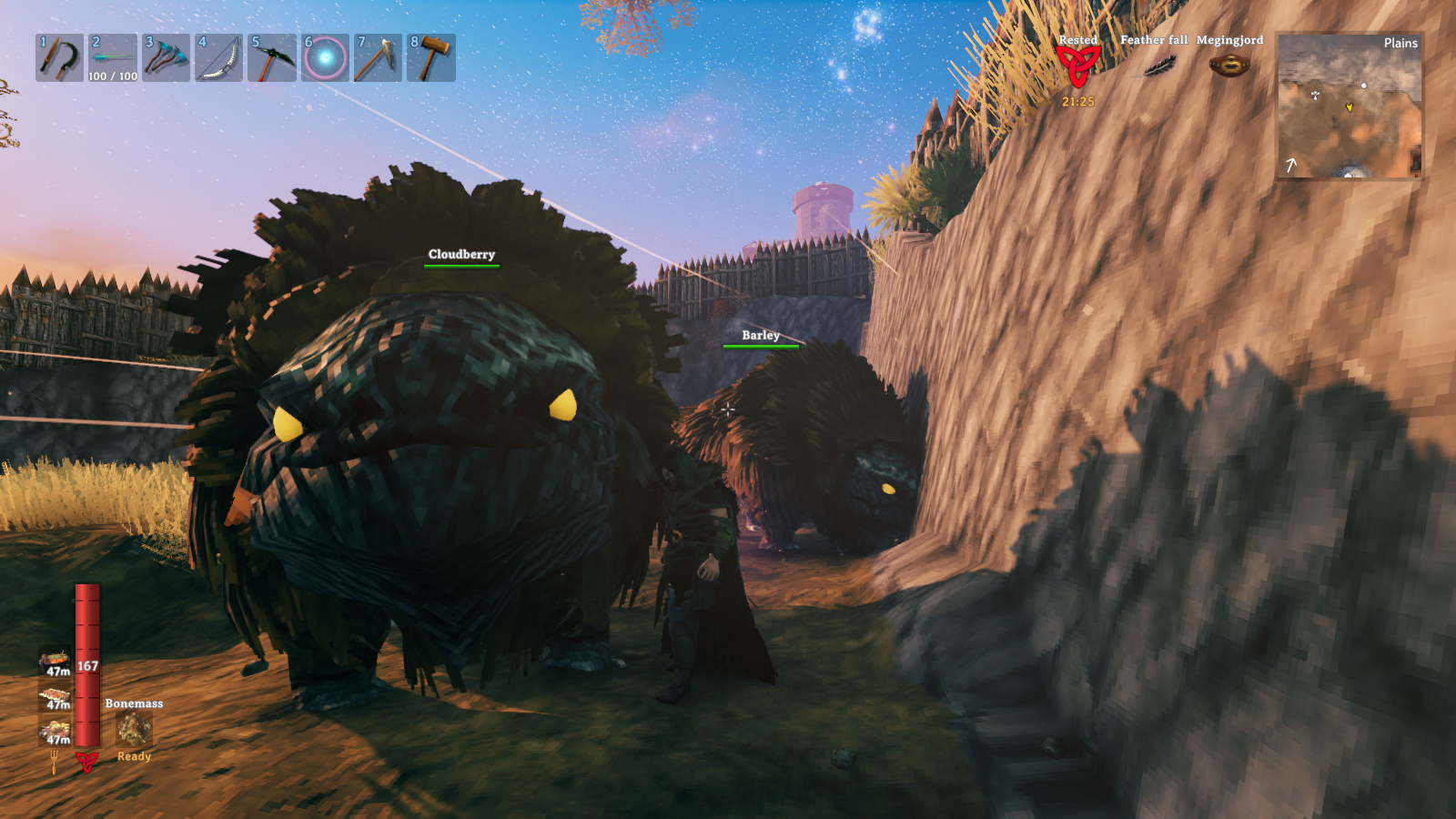Equip the blue crystal battleaxe
Image resolution: width=1456 pixels, height=819 pixels.
(166, 58)
